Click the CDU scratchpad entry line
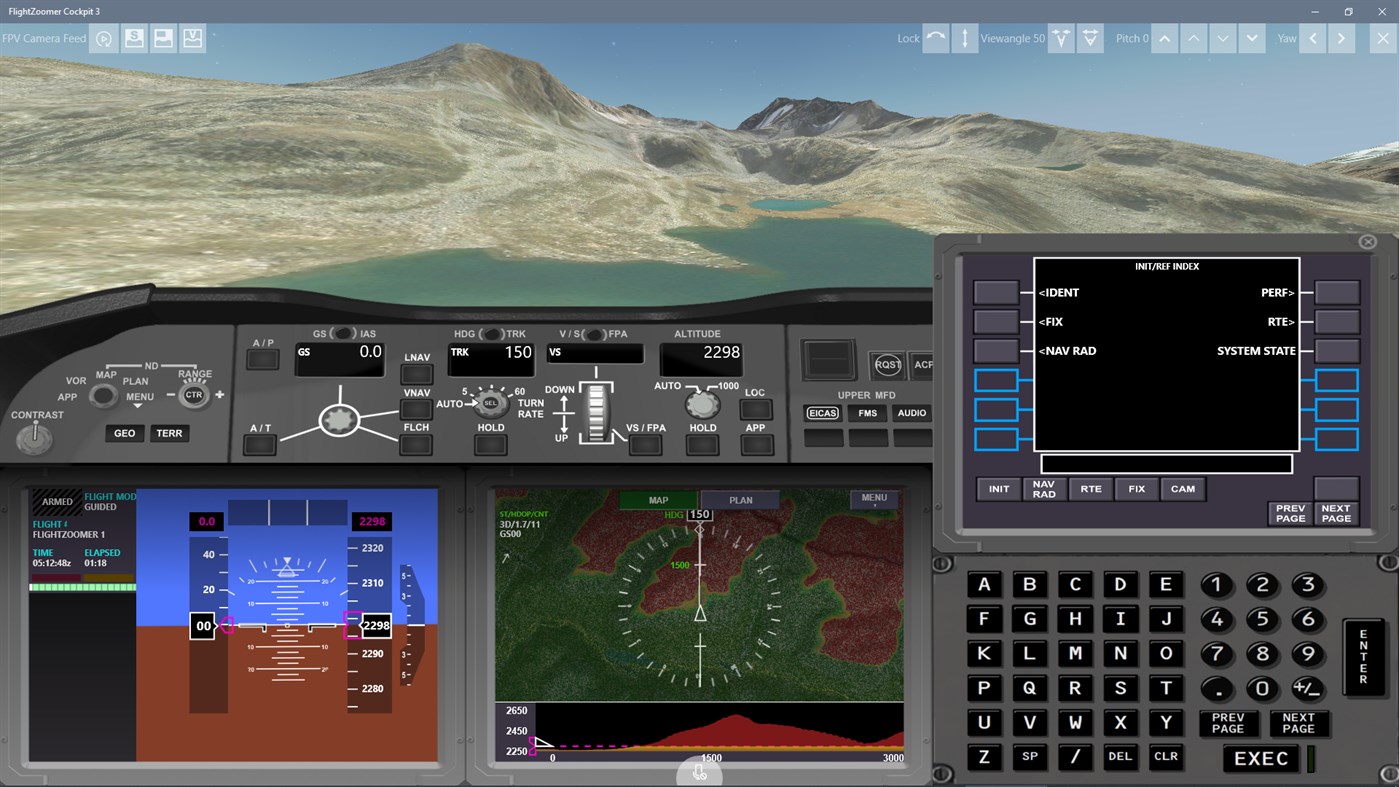The width and height of the screenshot is (1399, 787). [x=1166, y=463]
